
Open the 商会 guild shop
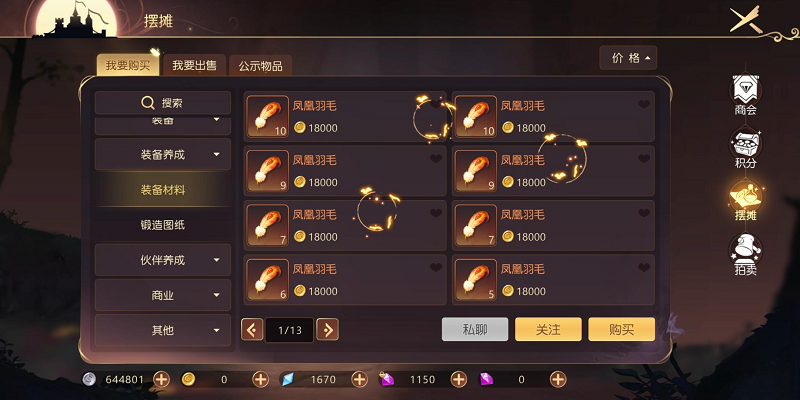coord(745,95)
